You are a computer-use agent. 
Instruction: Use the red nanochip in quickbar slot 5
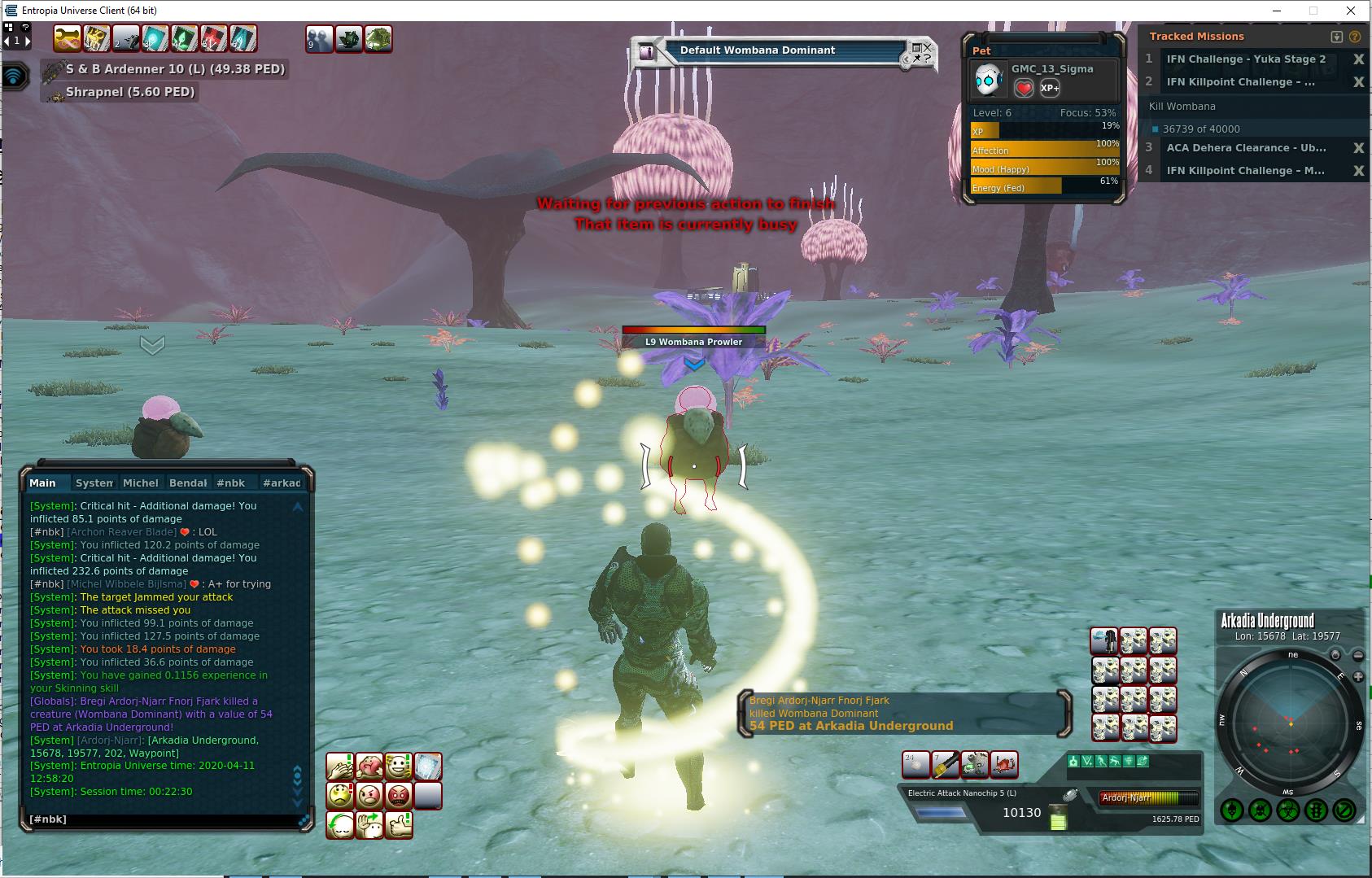point(214,38)
